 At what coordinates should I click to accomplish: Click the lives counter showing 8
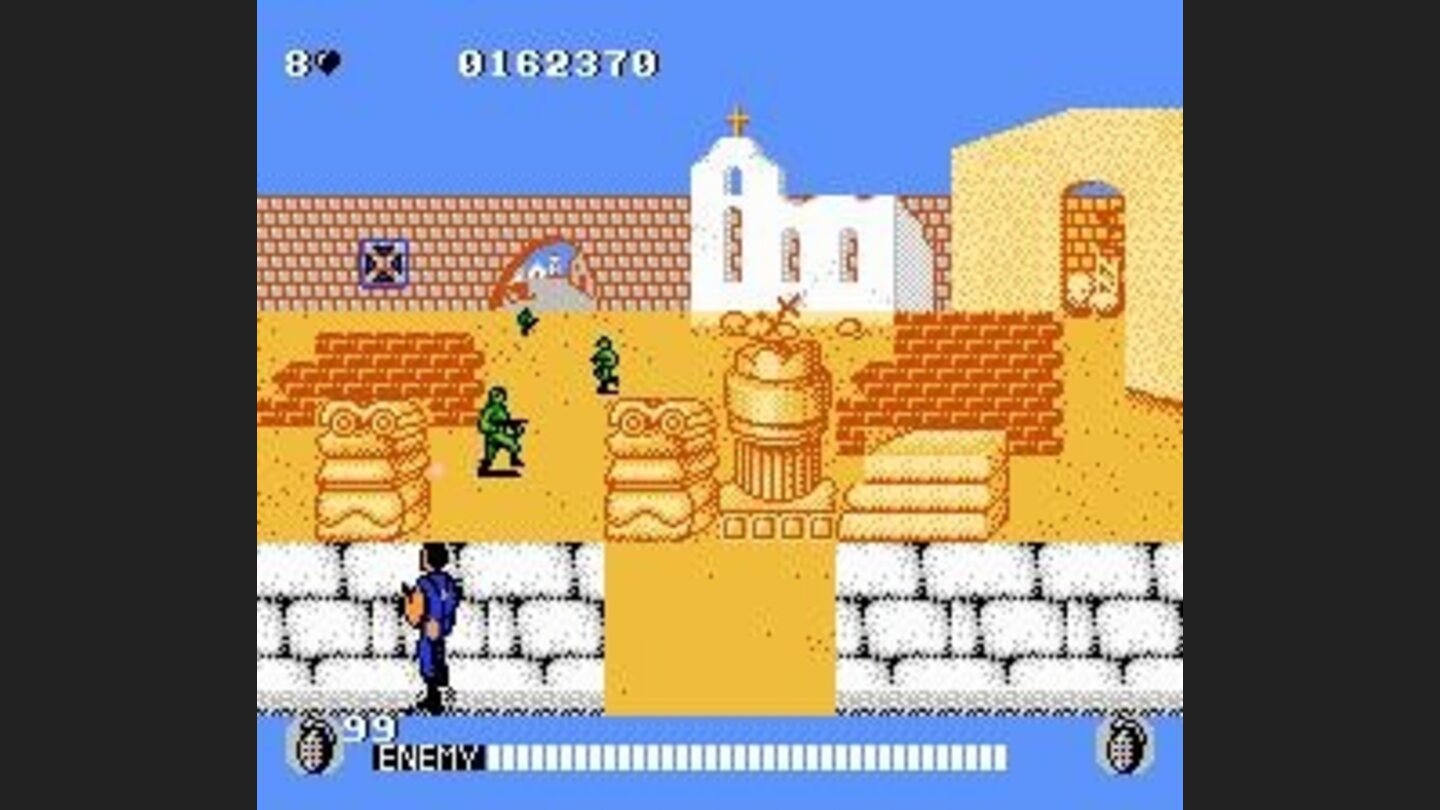click(296, 63)
